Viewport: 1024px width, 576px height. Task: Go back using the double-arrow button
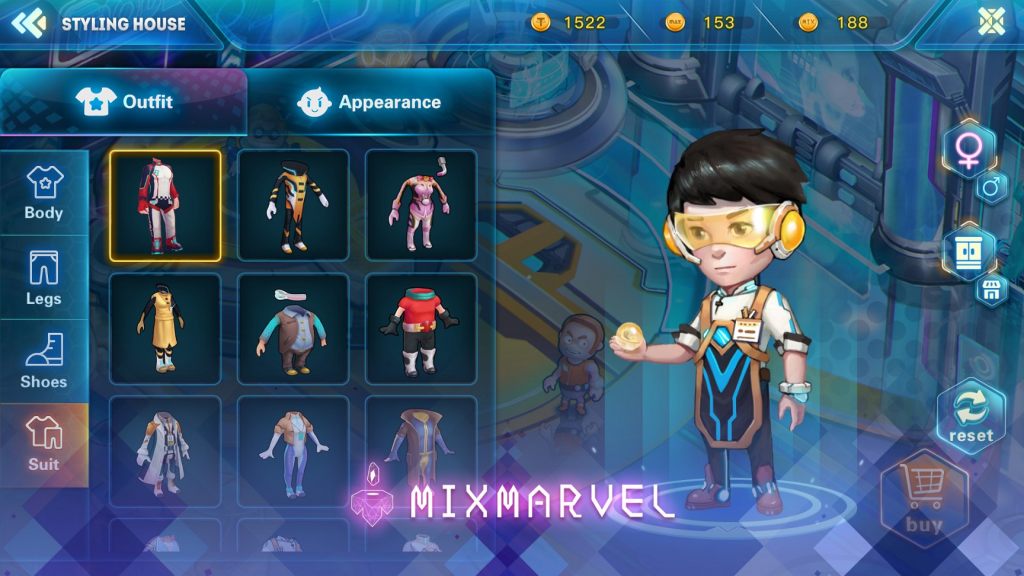pyautogui.click(x=29, y=23)
